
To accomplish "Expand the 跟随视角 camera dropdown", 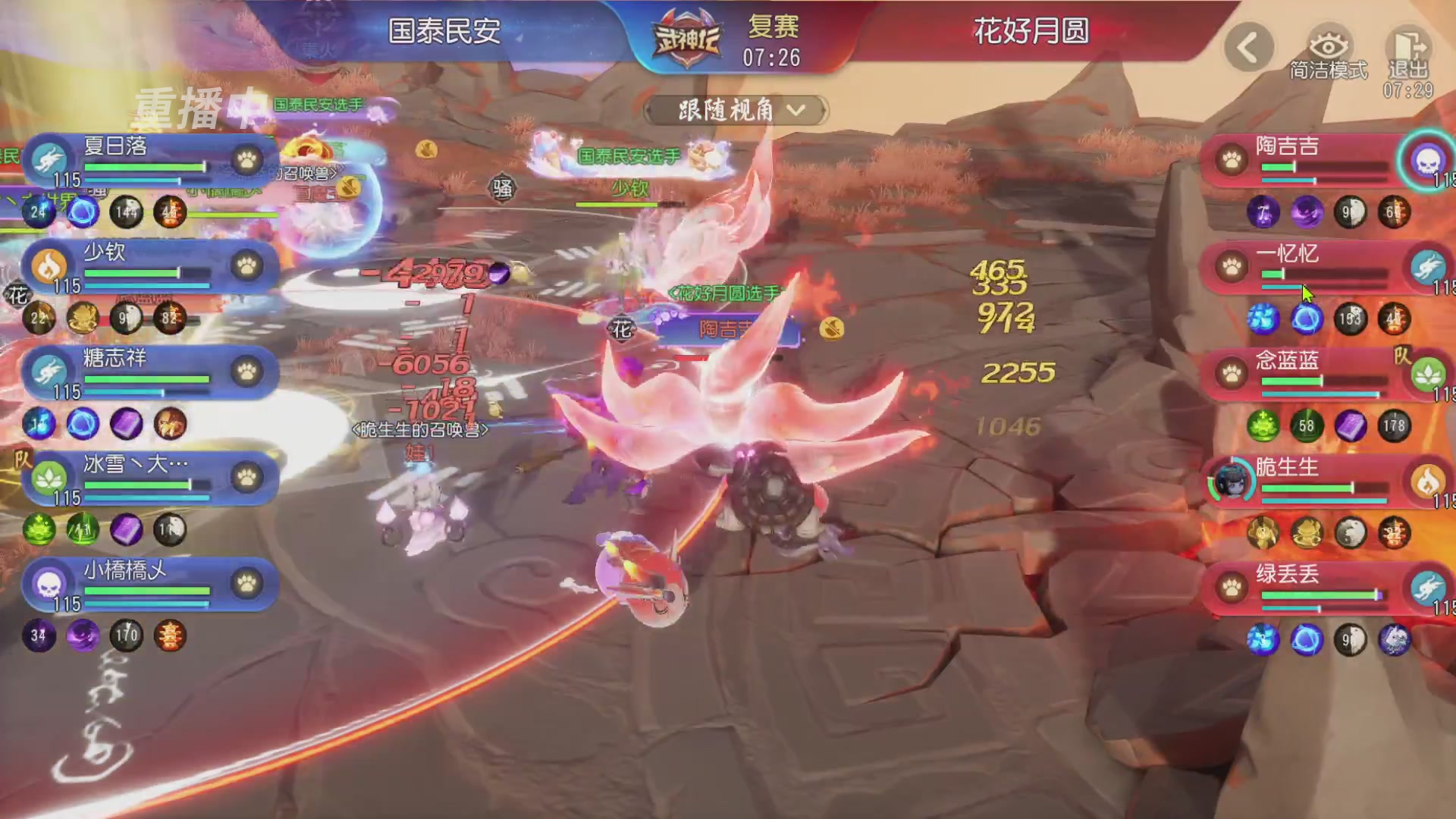I will pos(733,111).
